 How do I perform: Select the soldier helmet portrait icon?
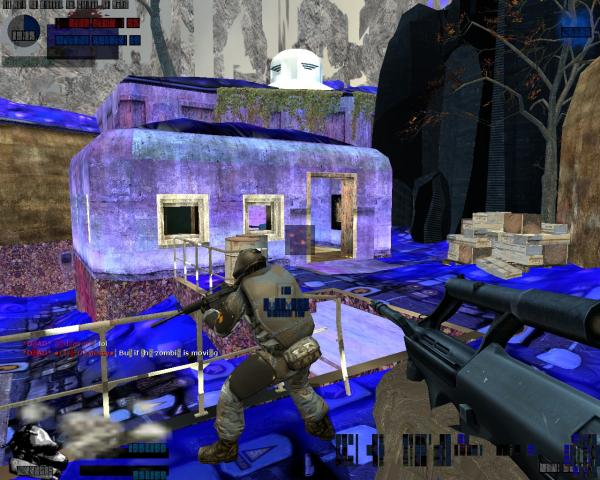[x=36, y=448]
